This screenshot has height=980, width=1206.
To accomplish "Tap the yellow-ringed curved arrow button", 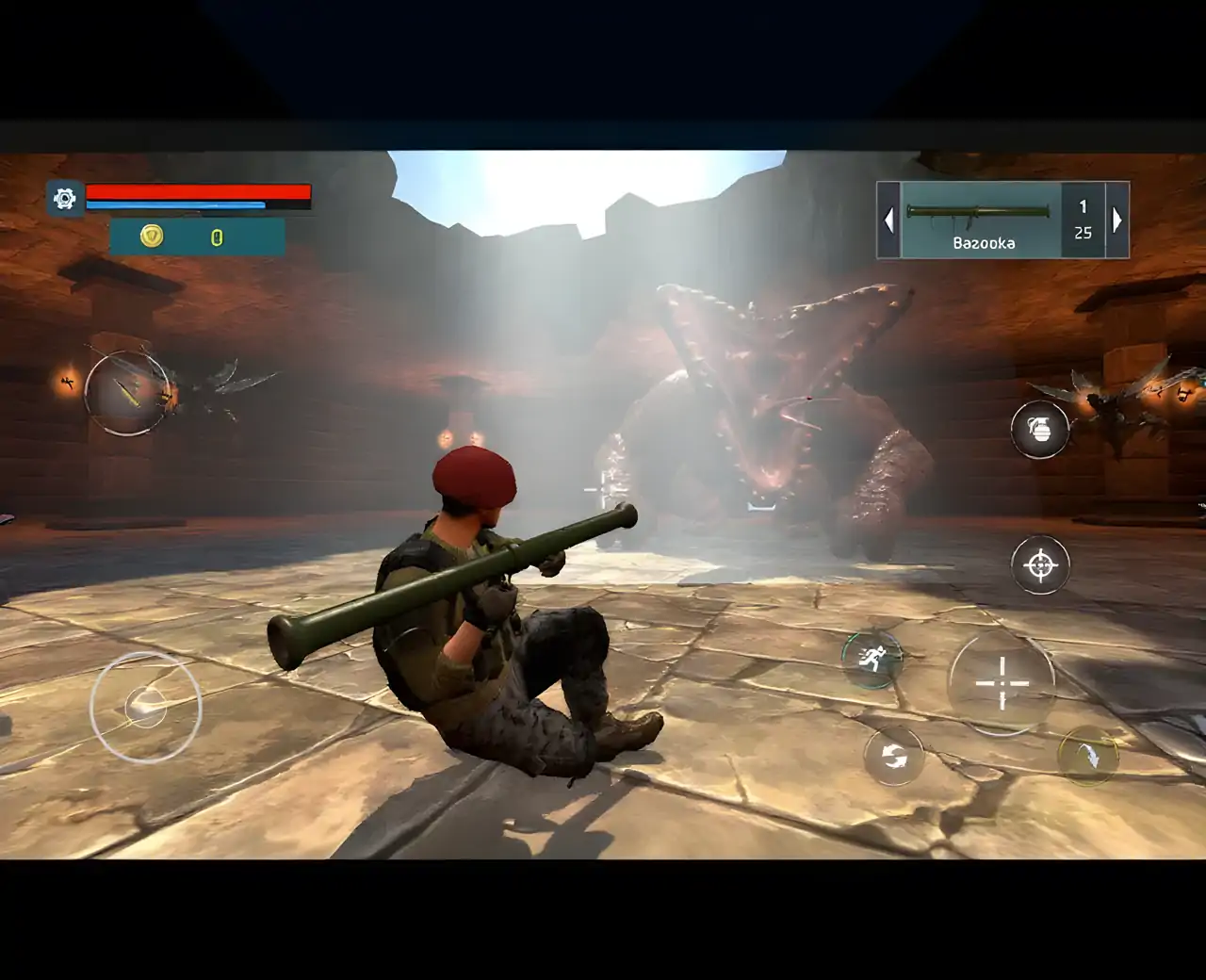I will pos(1087,755).
